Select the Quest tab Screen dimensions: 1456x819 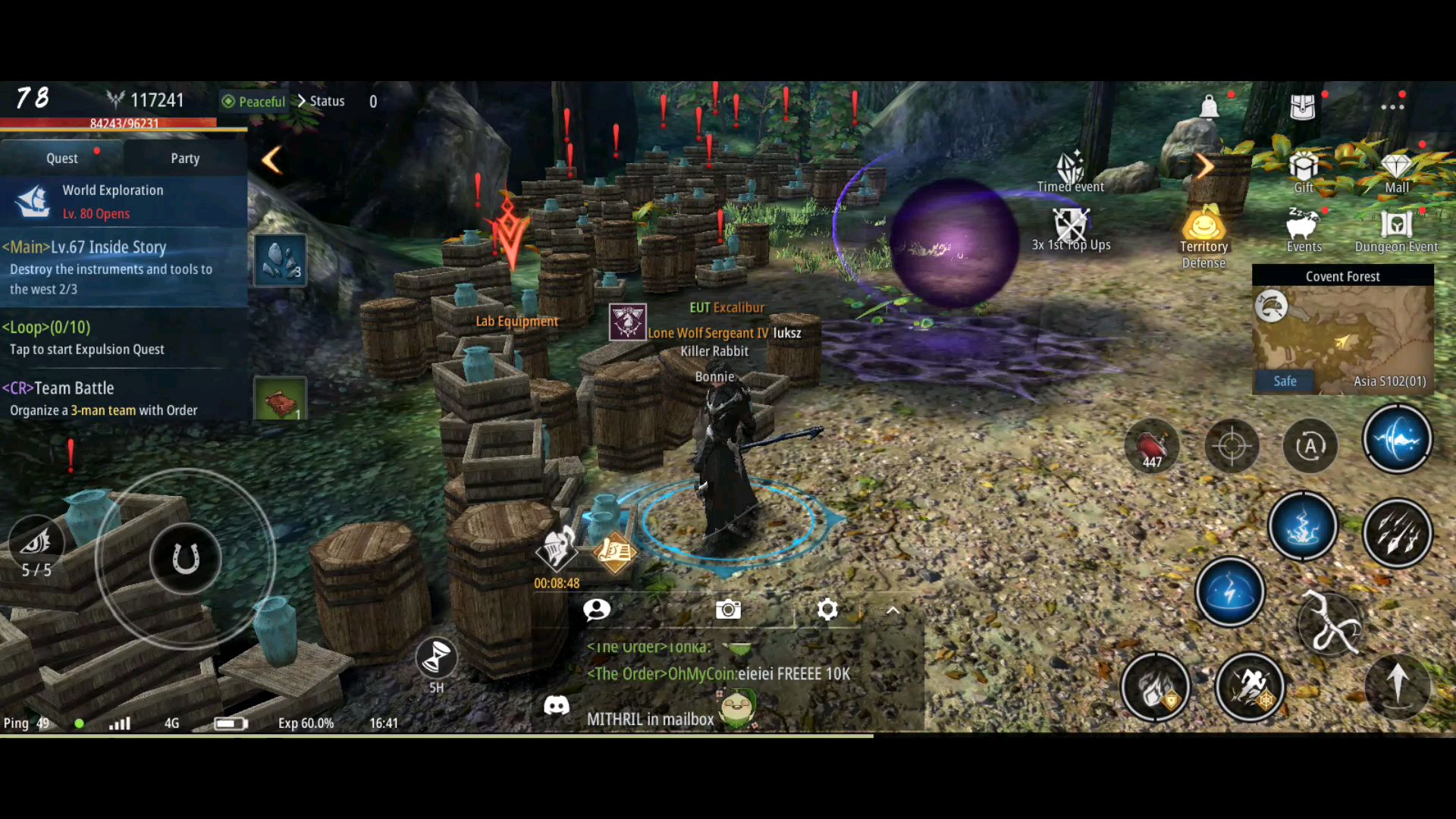click(62, 158)
